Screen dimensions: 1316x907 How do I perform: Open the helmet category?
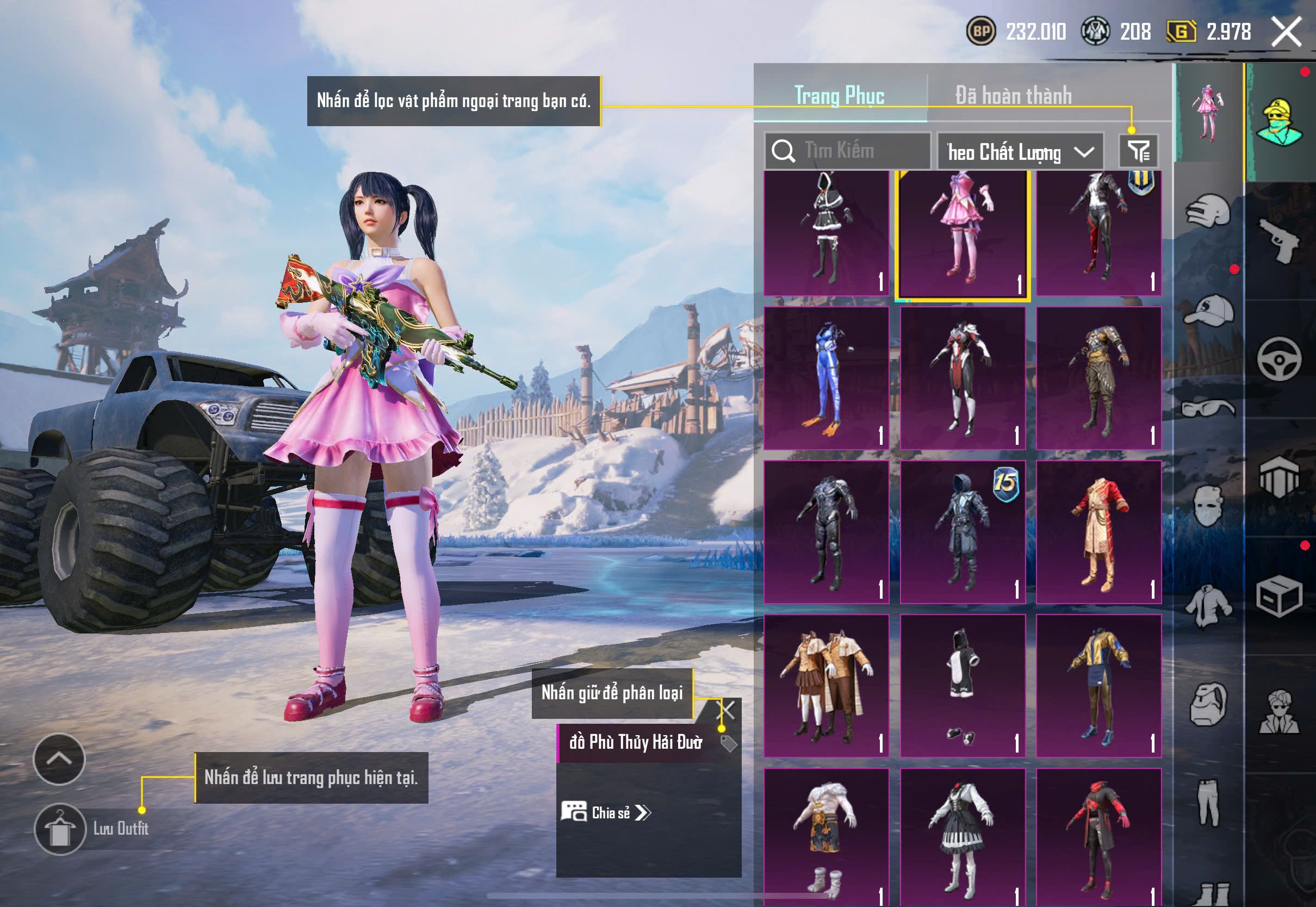click(x=1208, y=212)
